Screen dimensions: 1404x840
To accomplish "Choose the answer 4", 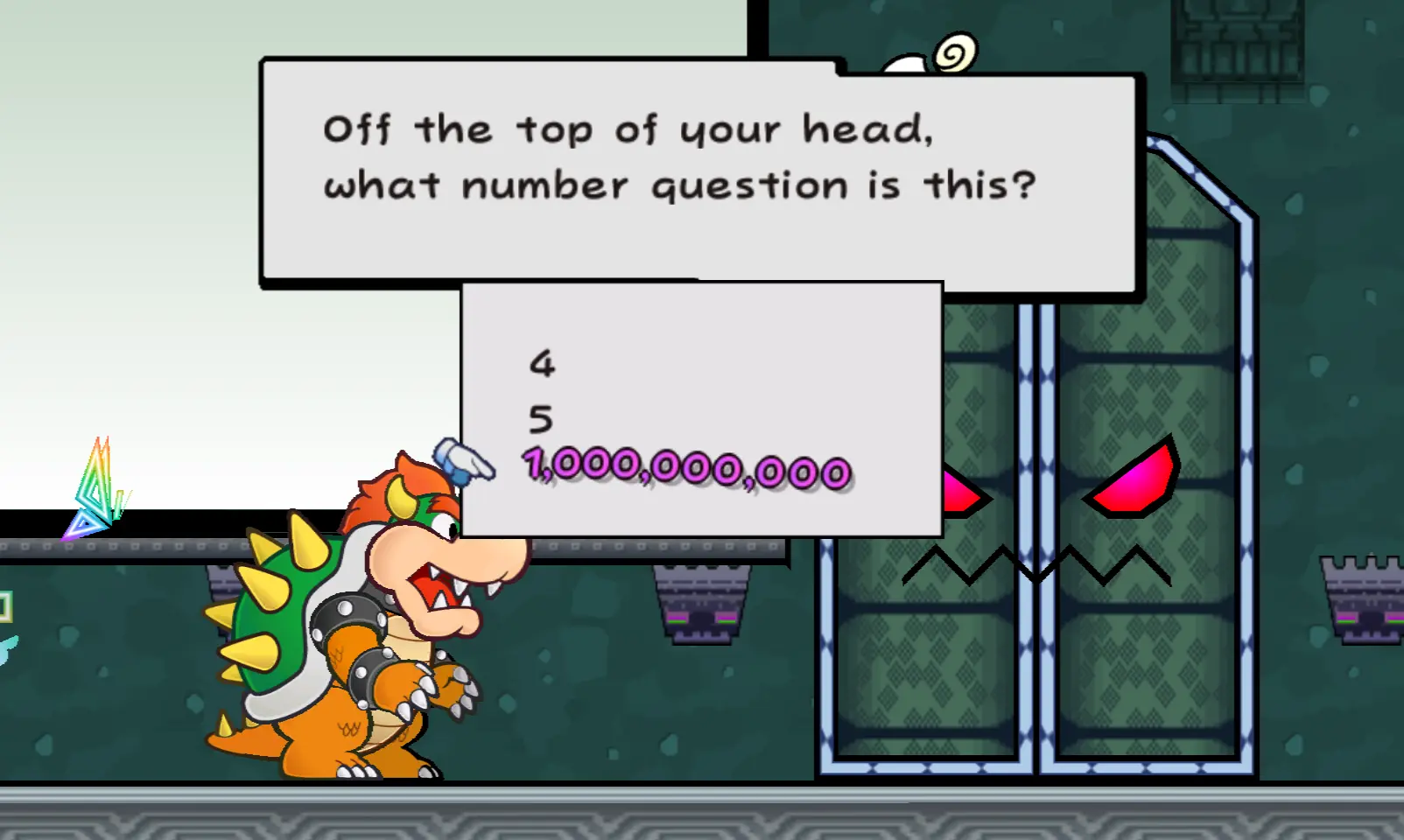I will click(x=542, y=363).
